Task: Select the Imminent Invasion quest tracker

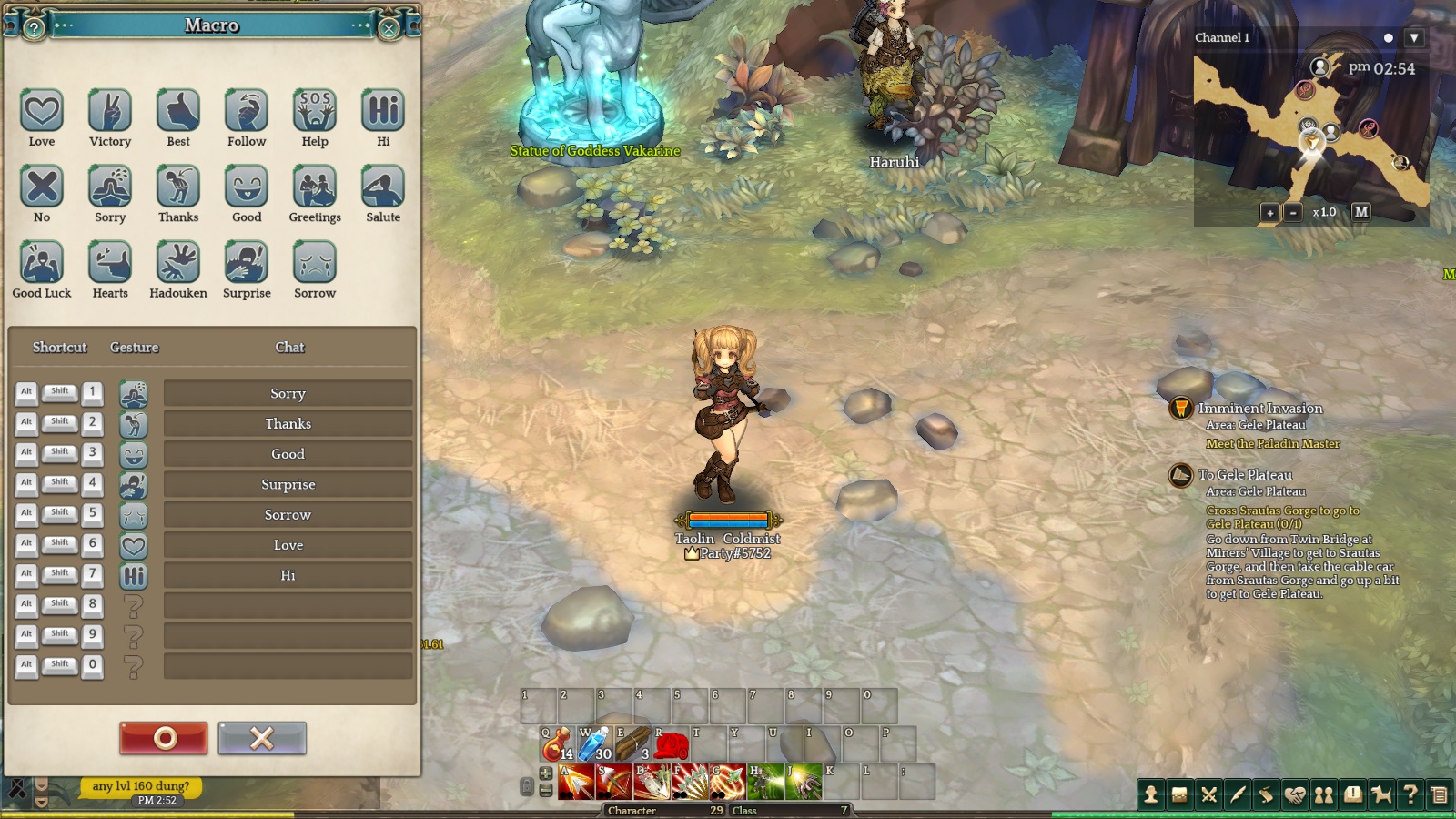Action: [x=1259, y=409]
